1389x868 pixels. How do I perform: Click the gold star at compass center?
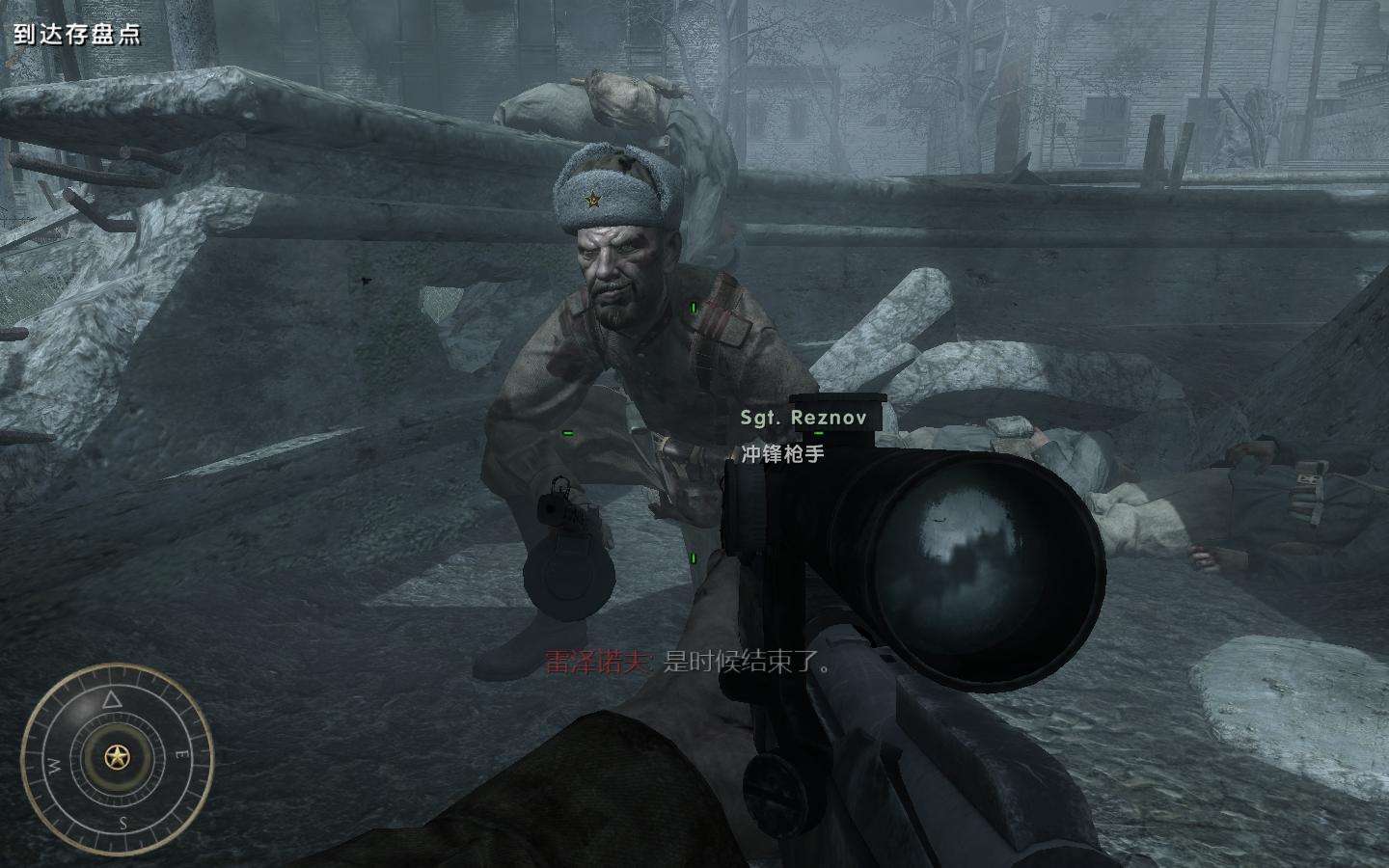pyautogui.click(x=118, y=757)
